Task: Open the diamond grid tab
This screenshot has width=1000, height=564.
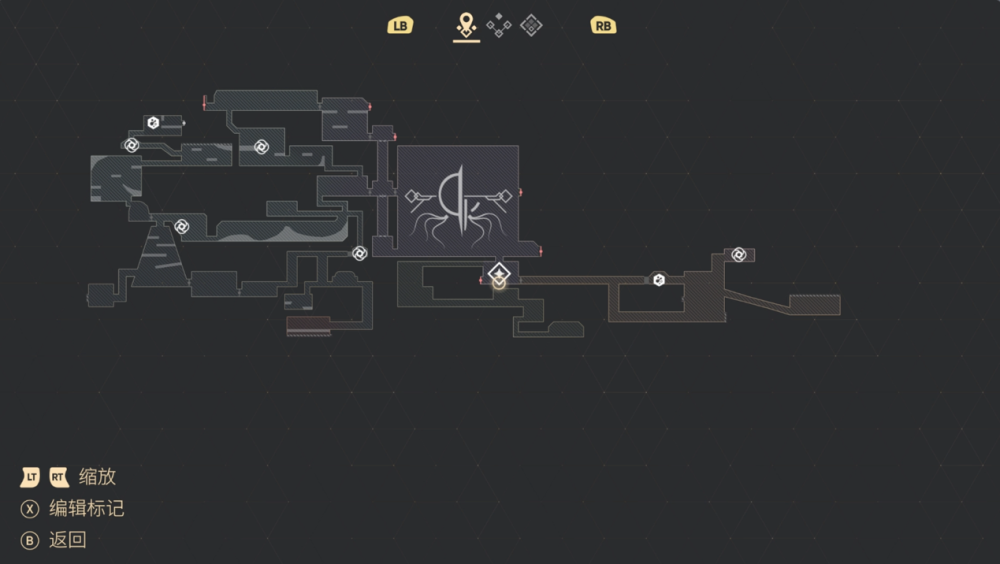Action: tap(531, 26)
